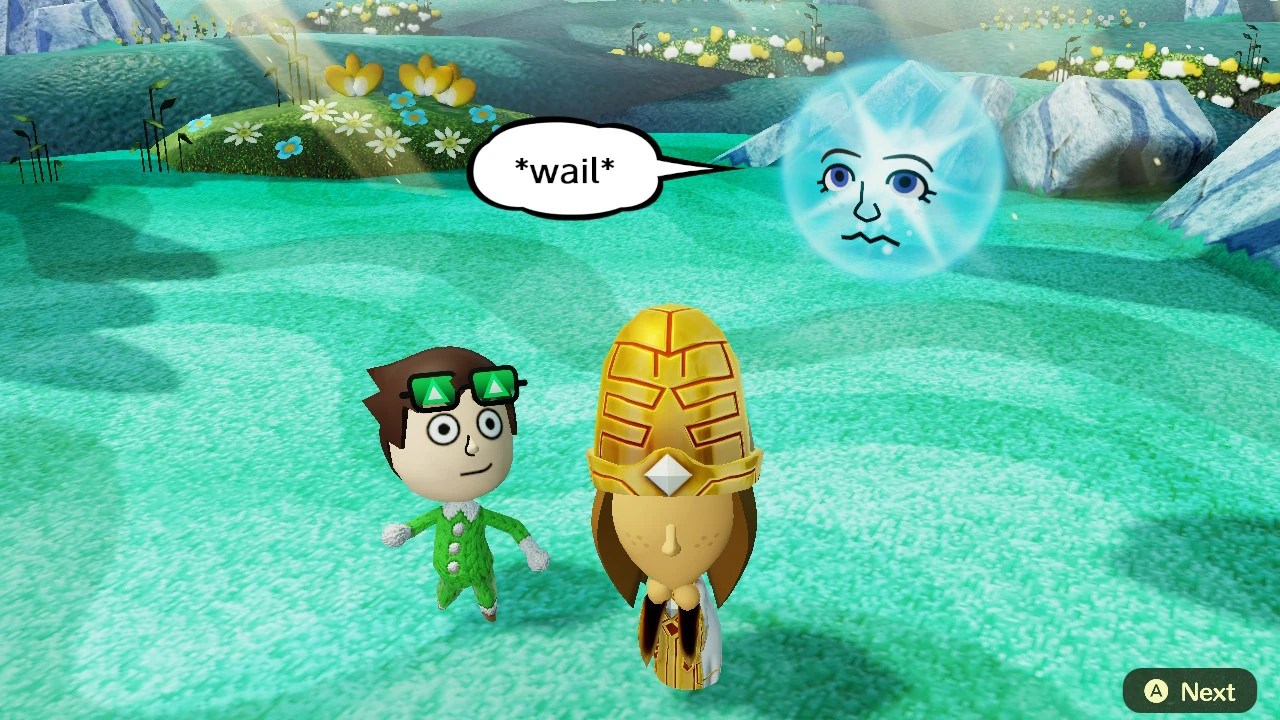Select the crying face inside the orb
The height and width of the screenshot is (720, 1280).
click(x=870, y=200)
